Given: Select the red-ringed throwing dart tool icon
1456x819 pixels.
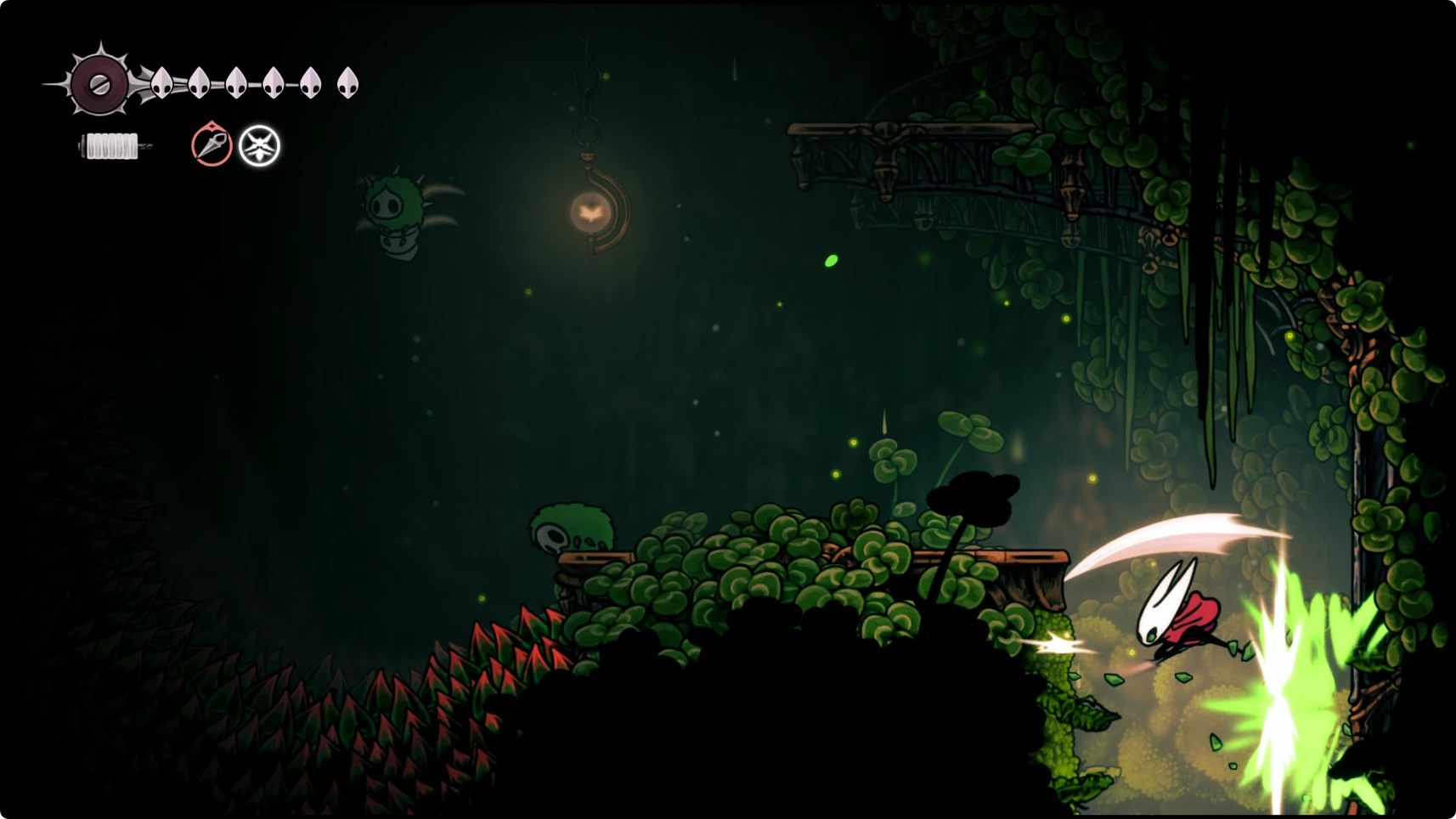Looking at the screenshot, I should point(212,145).
